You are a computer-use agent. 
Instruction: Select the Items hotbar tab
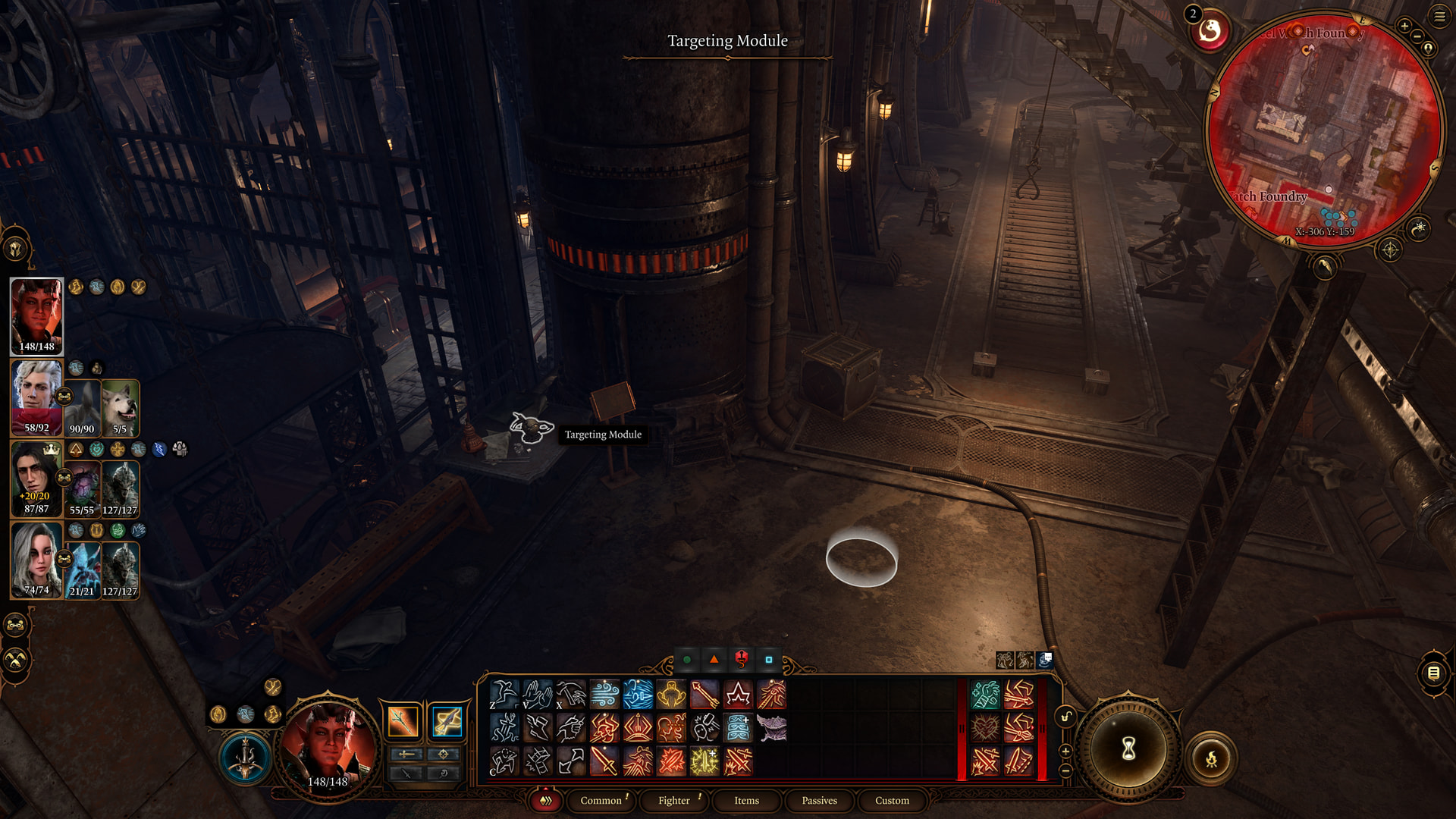click(746, 800)
